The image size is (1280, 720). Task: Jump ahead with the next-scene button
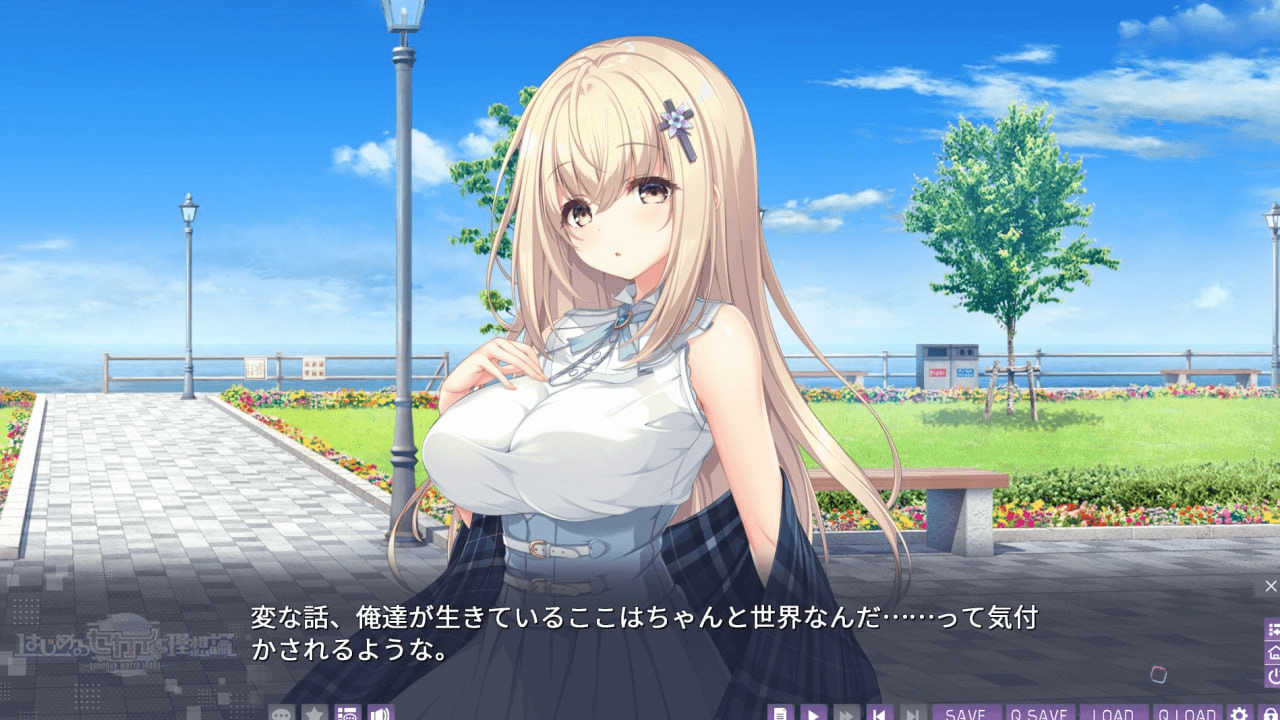912,713
